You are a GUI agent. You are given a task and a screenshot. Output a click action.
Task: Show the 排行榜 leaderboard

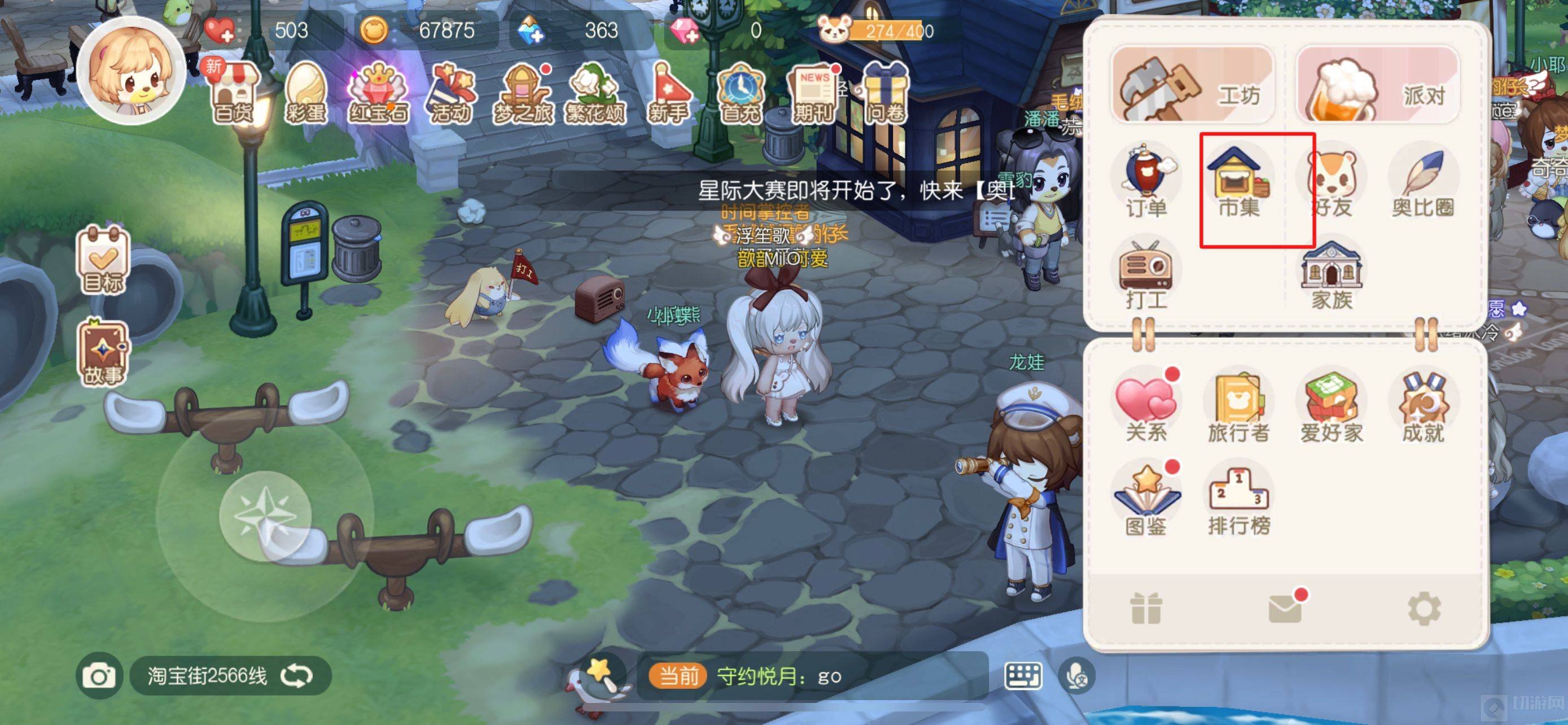[x=1239, y=499]
